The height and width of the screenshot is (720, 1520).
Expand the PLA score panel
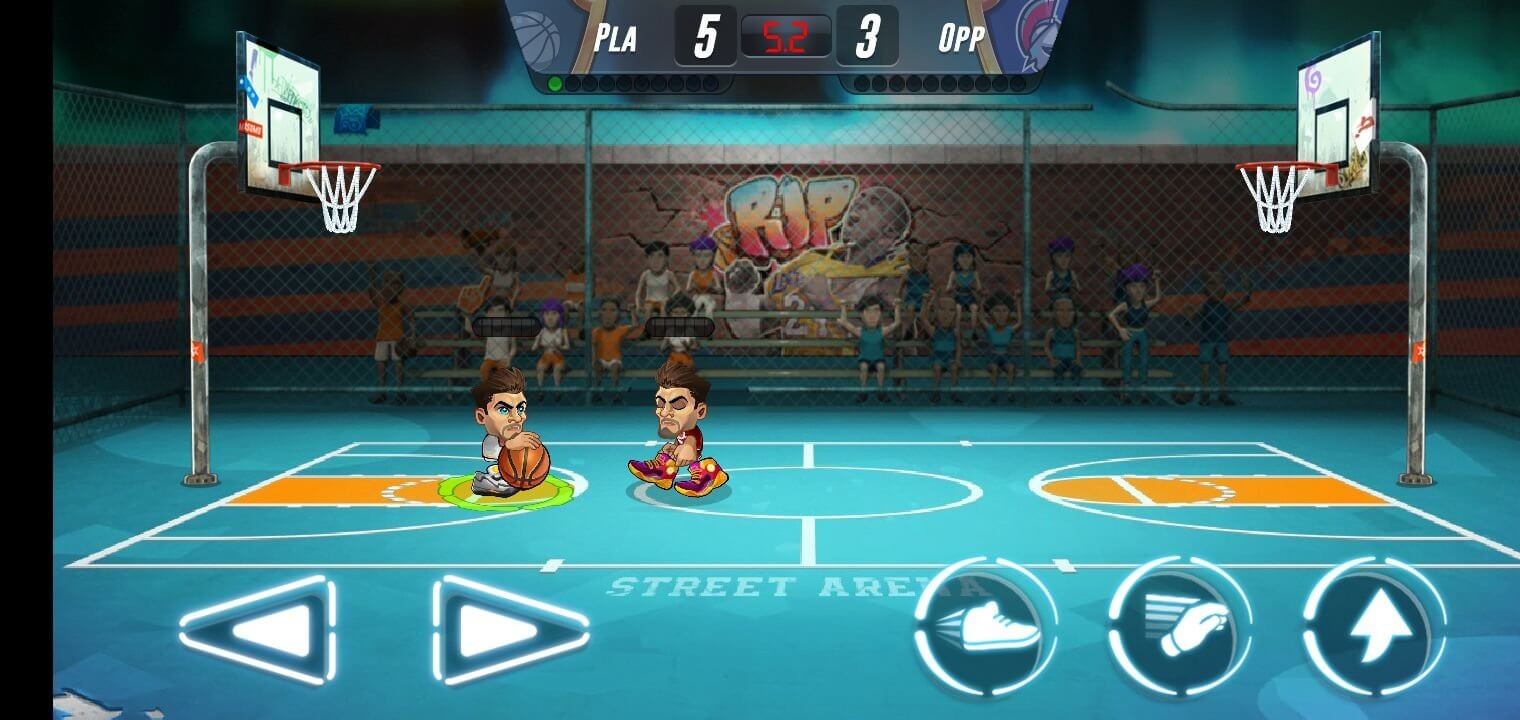[x=703, y=36]
